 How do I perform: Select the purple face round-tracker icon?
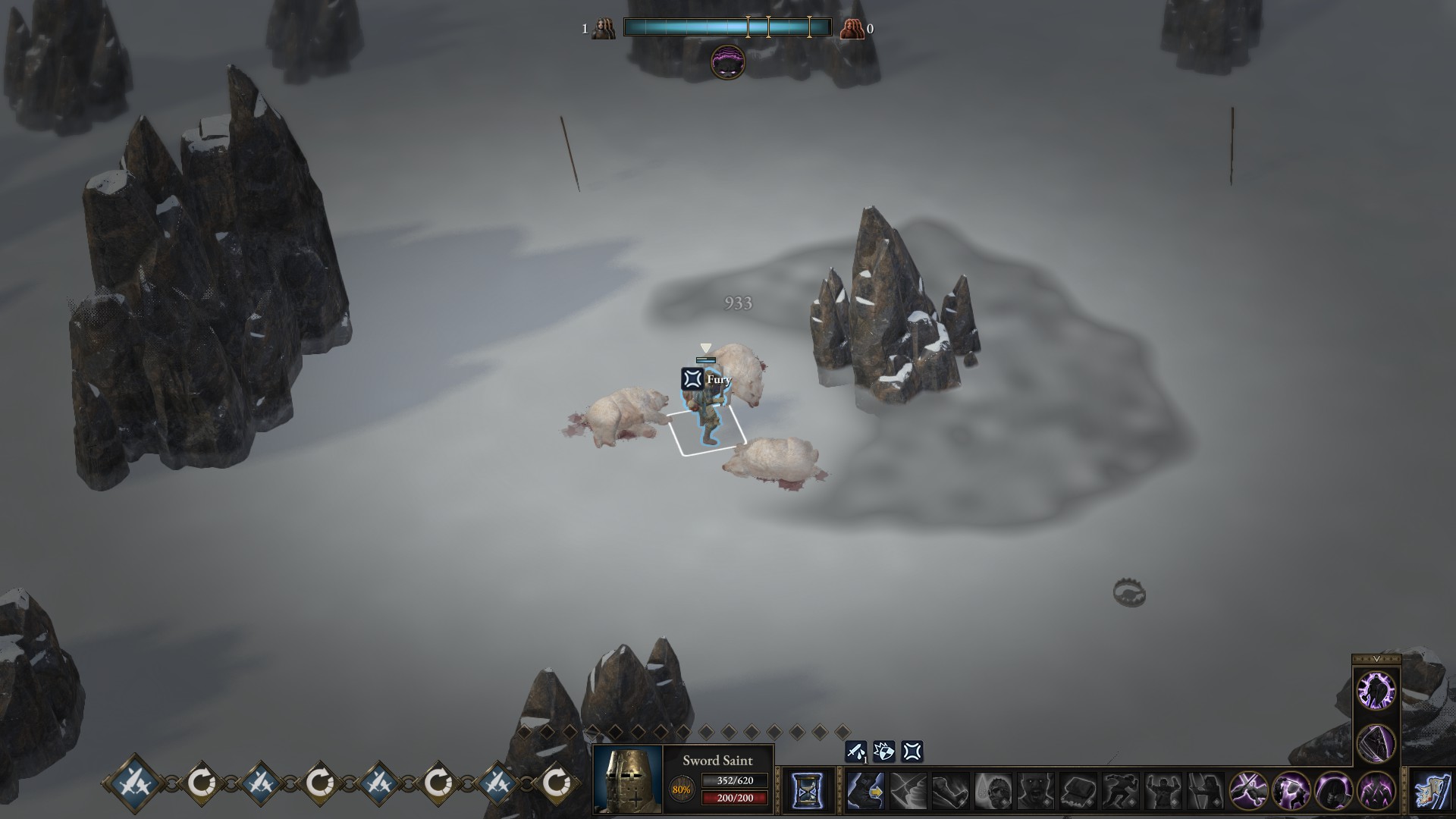(727, 62)
